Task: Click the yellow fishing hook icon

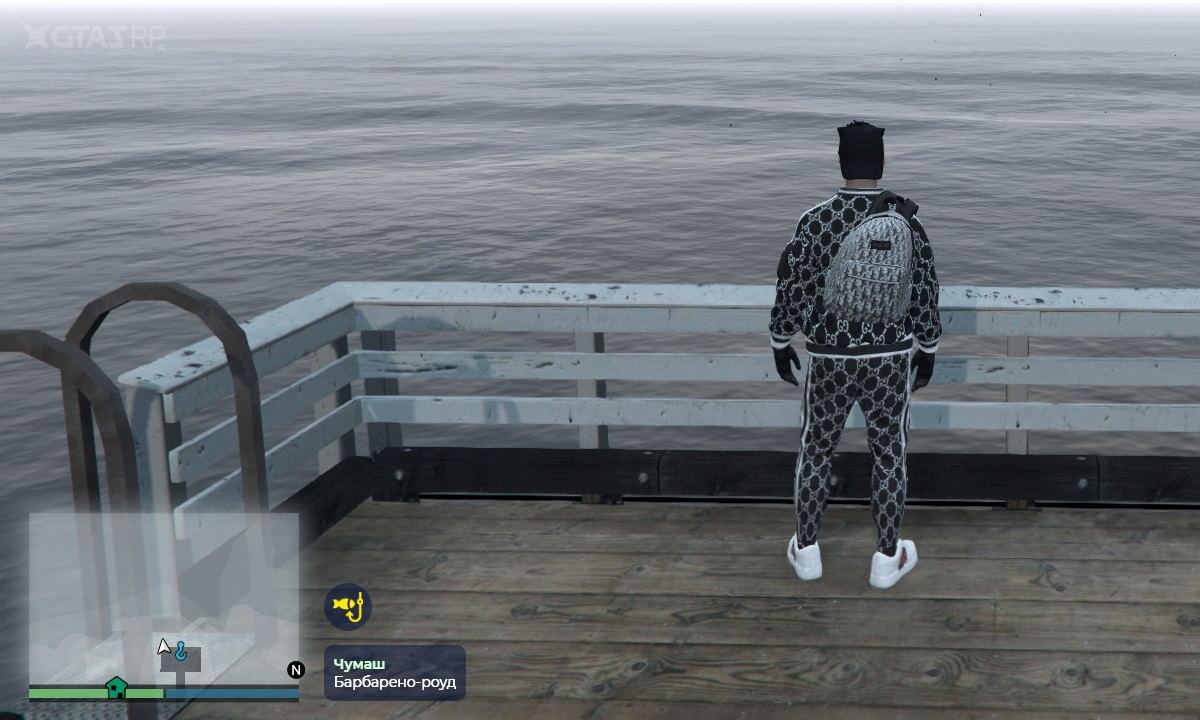Action: [x=348, y=606]
